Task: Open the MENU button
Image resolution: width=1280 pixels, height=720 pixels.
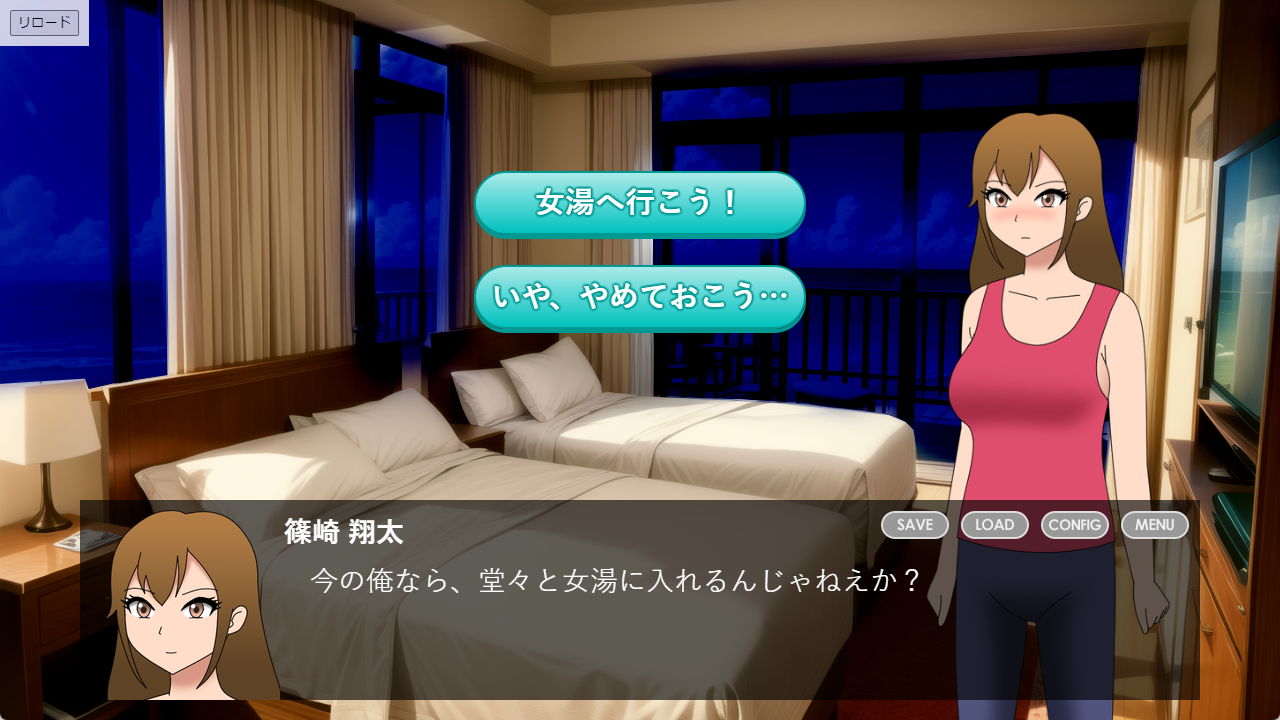Action: (1154, 525)
